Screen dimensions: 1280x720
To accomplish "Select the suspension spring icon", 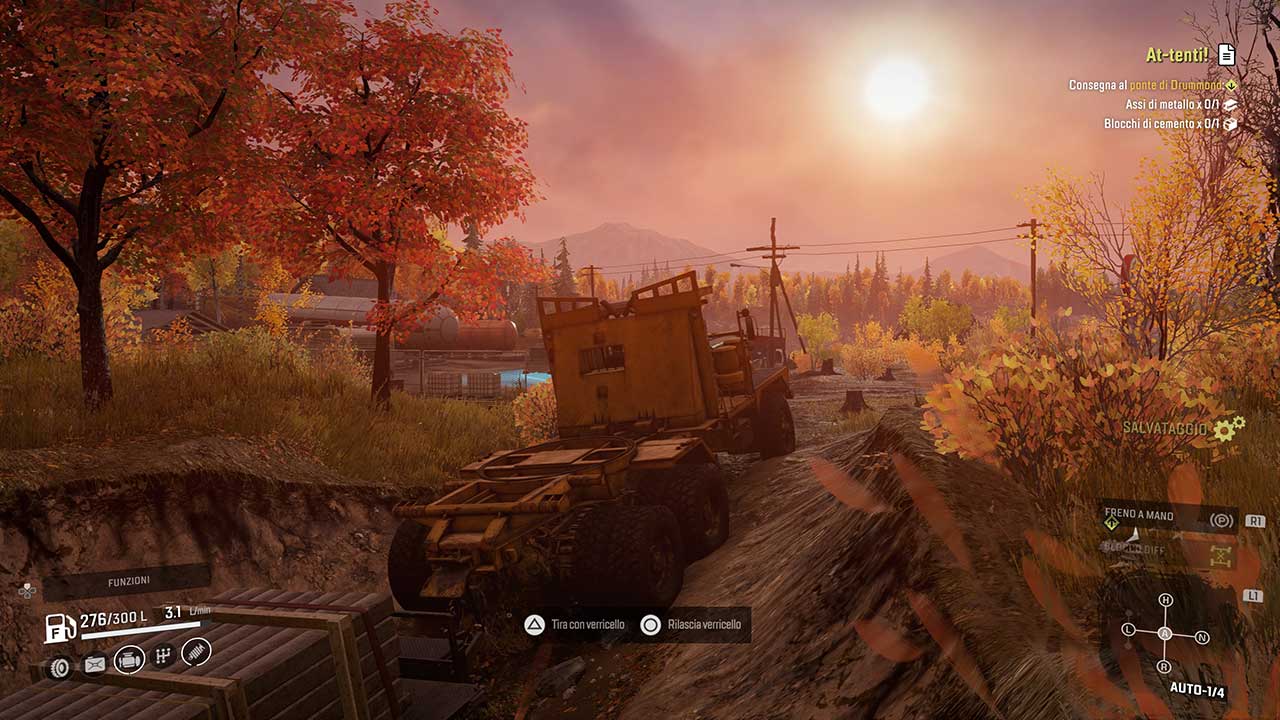I will pyautogui.click(x=196, y=651).
